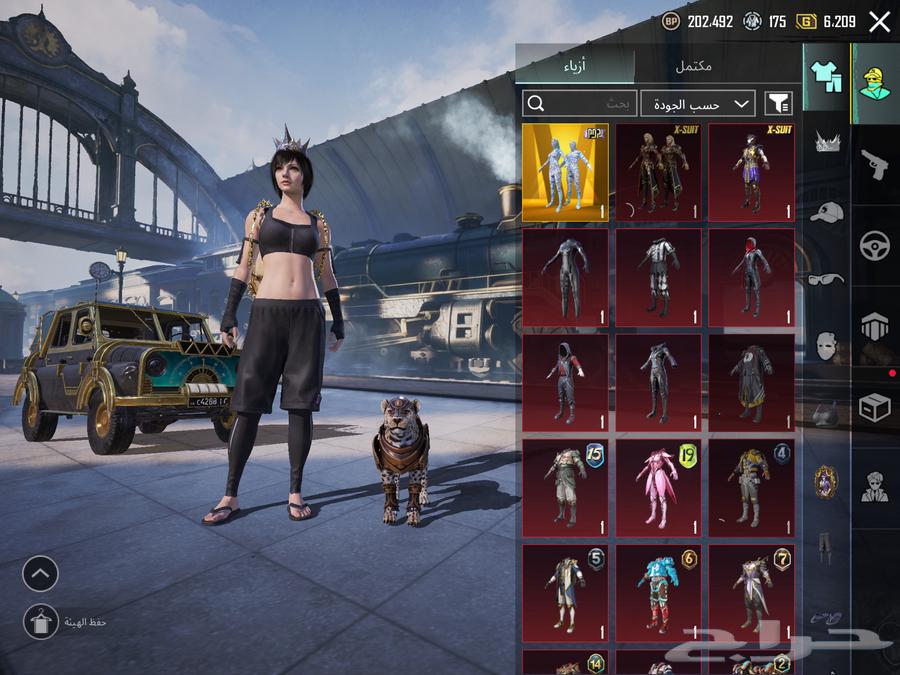Open the box crate category
900x675 pixels.
pyautogui.click(x=875, y=407)
